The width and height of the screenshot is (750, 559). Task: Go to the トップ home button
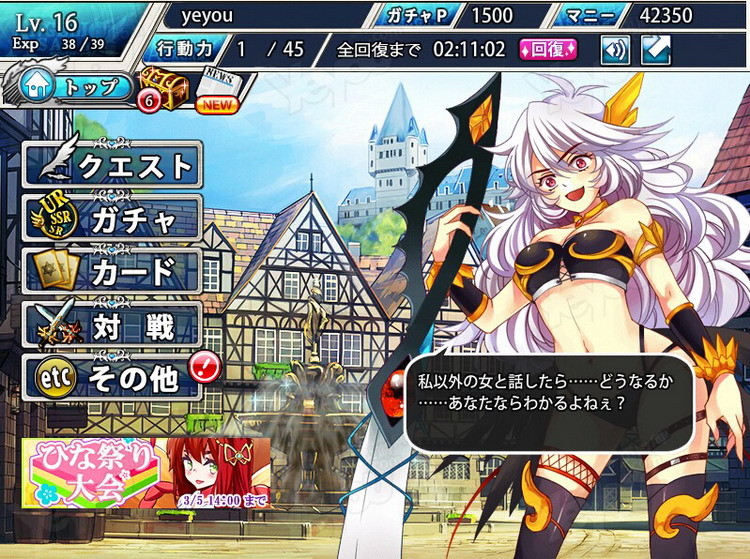coord(70,87)
